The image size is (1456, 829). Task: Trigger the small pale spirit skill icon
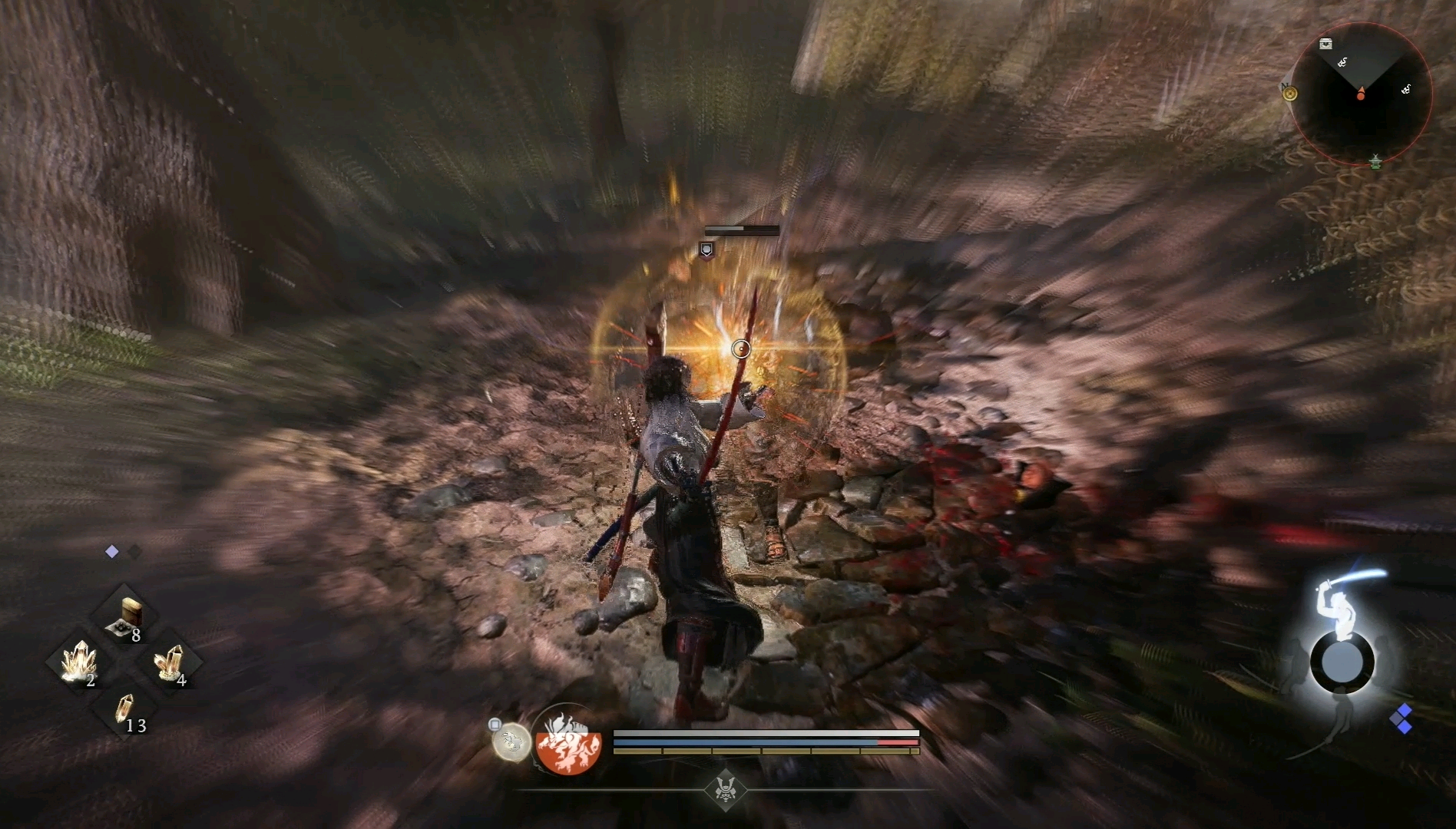[x=511, y=742]
